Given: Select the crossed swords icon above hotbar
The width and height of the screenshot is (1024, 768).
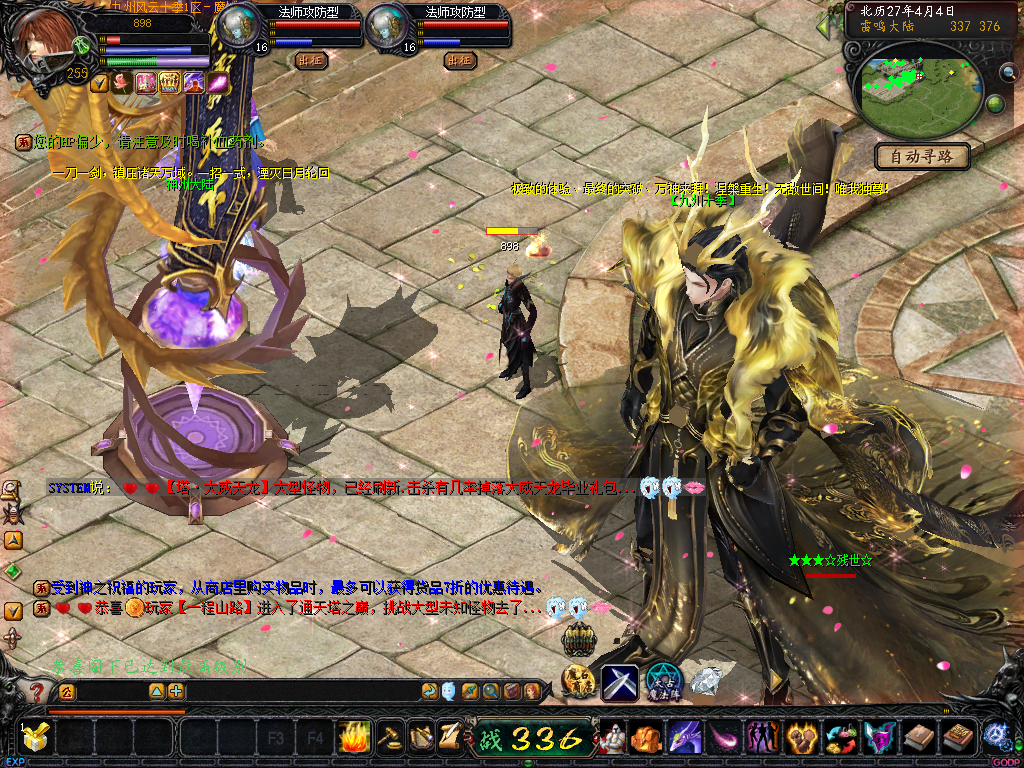Looking at the screenshot, I should coord(619,682).
